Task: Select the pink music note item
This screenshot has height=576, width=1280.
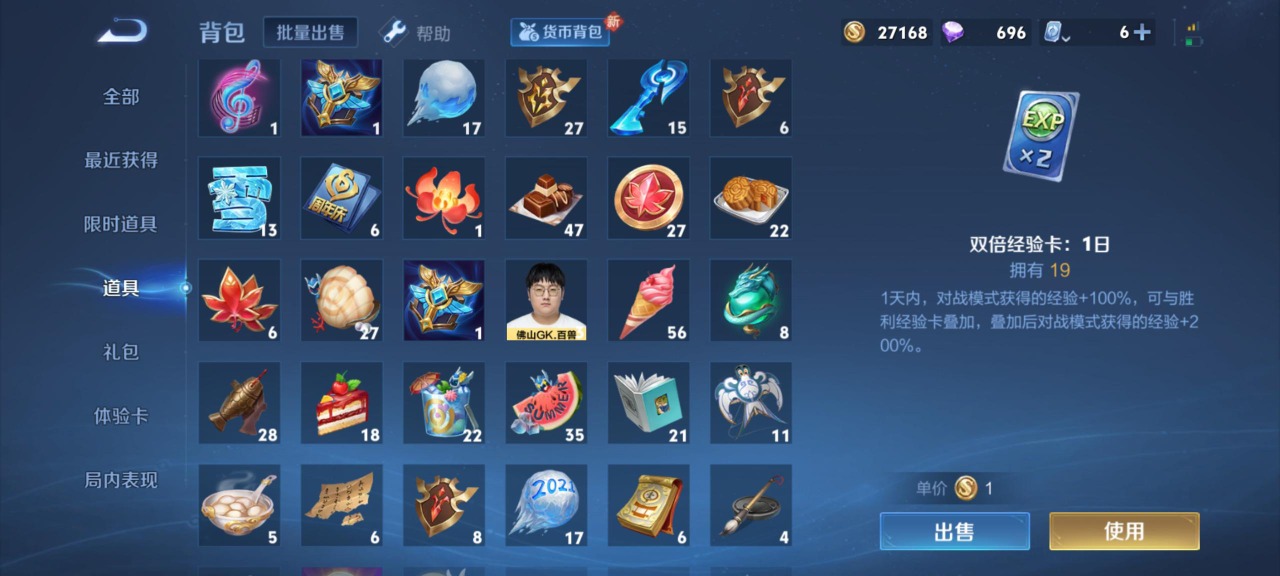Action: [x=239, y=98]
